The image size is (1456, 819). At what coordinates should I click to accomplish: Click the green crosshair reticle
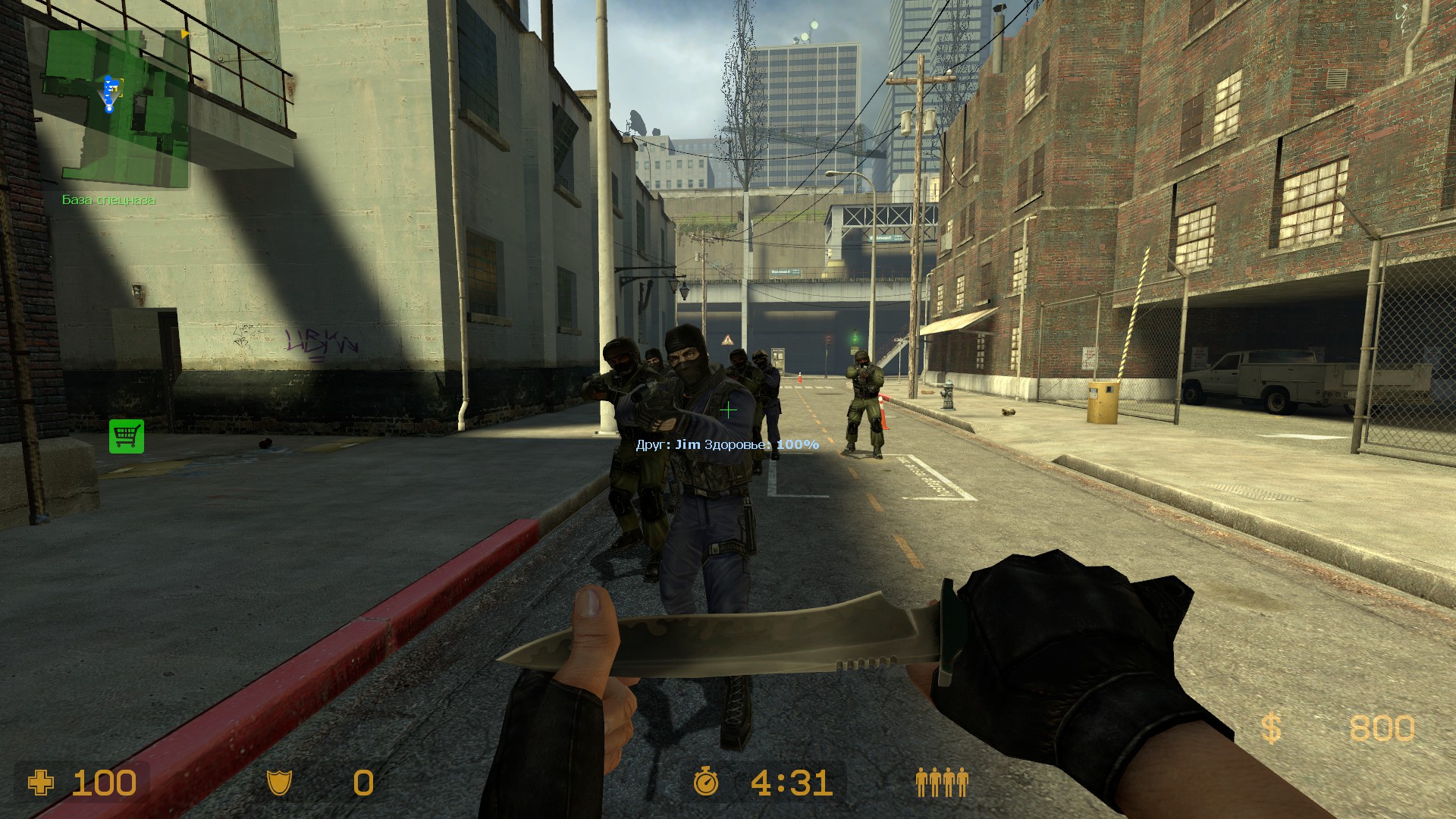coord(729,410)
